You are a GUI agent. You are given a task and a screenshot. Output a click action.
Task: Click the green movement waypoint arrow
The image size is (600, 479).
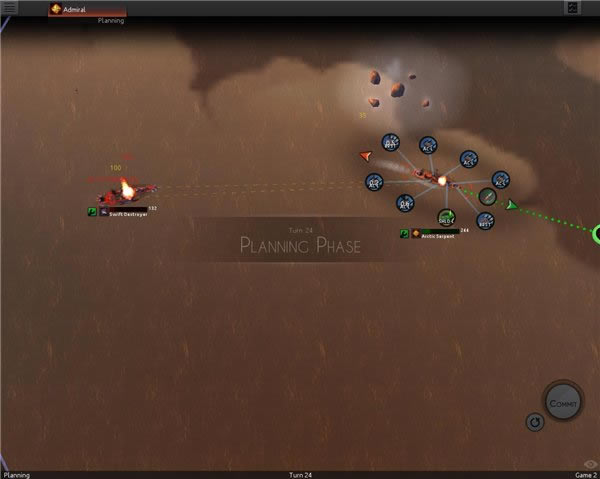click(511, 205)
